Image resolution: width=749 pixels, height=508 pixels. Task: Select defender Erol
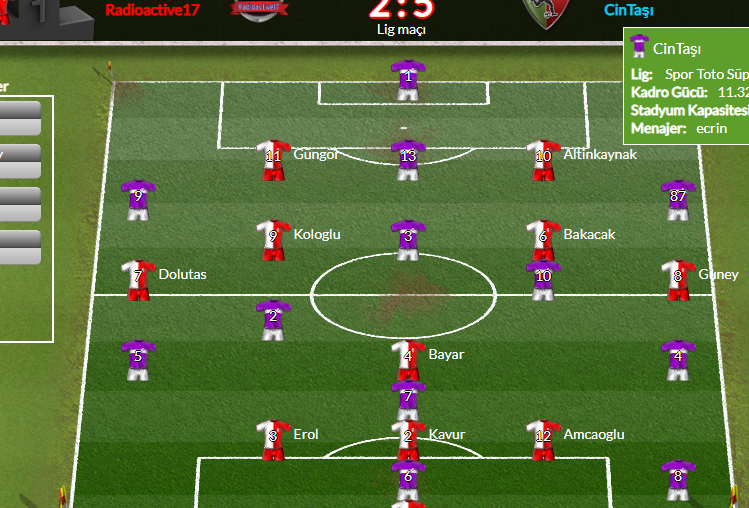273,439
